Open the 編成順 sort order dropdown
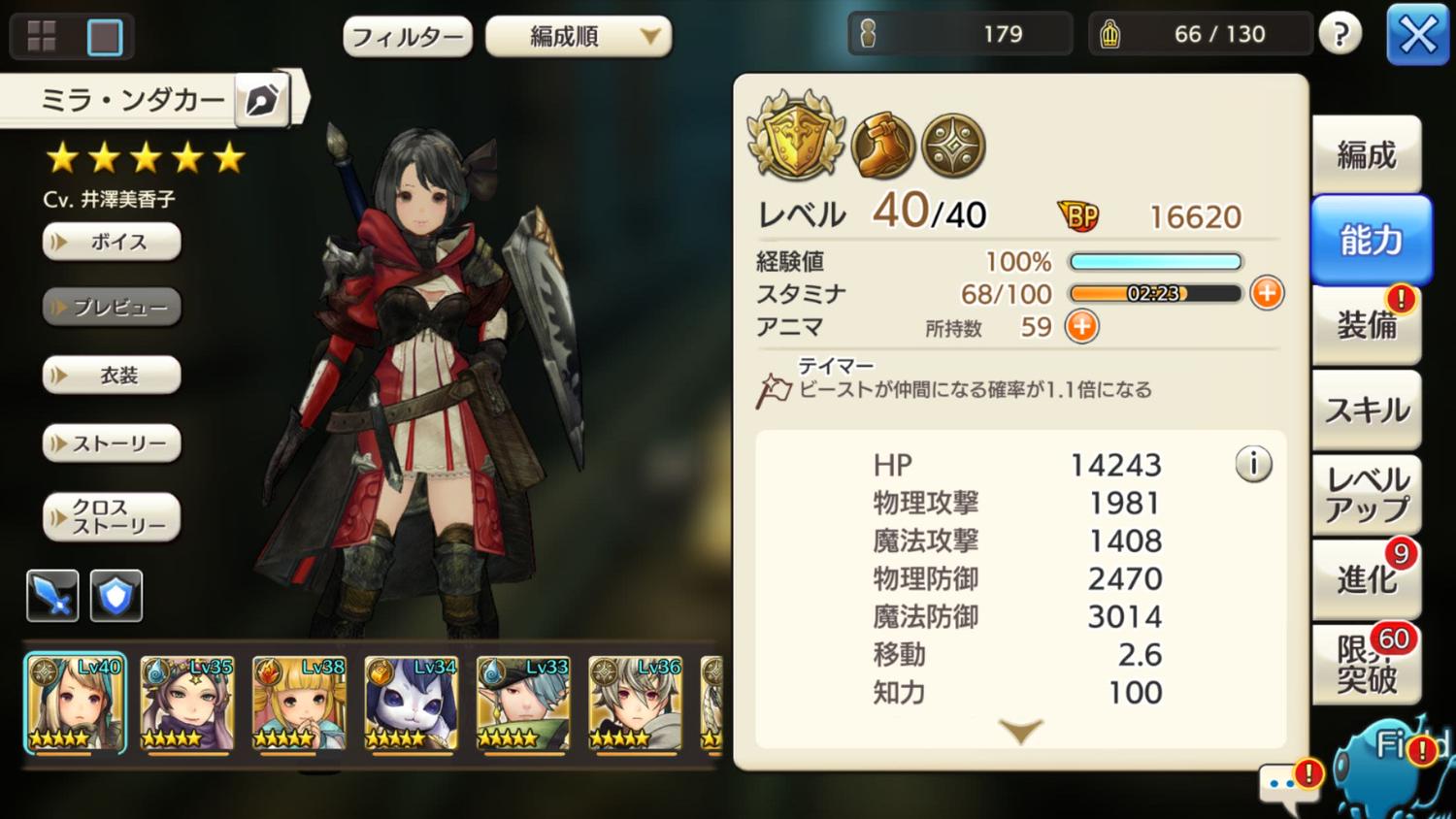Screen dimensions: 1456x819 tap(579, 37)
